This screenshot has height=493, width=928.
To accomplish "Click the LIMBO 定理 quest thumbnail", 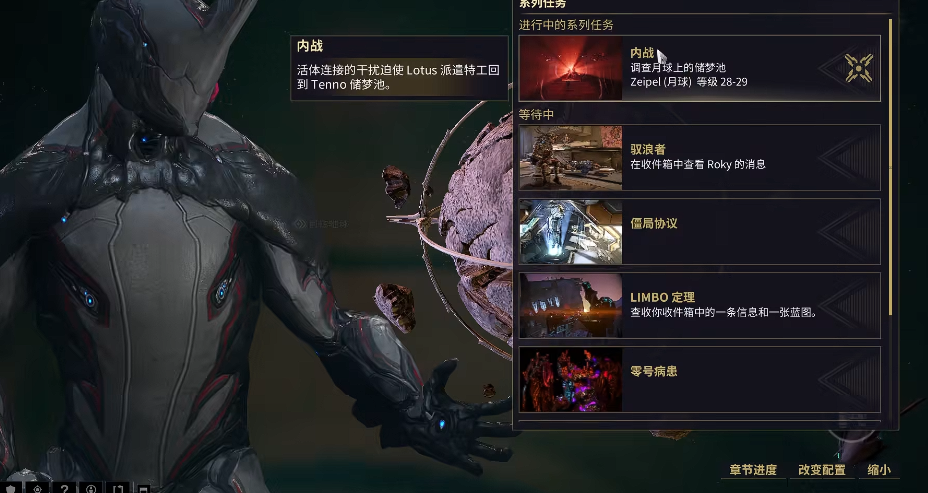I will [570, 305].
